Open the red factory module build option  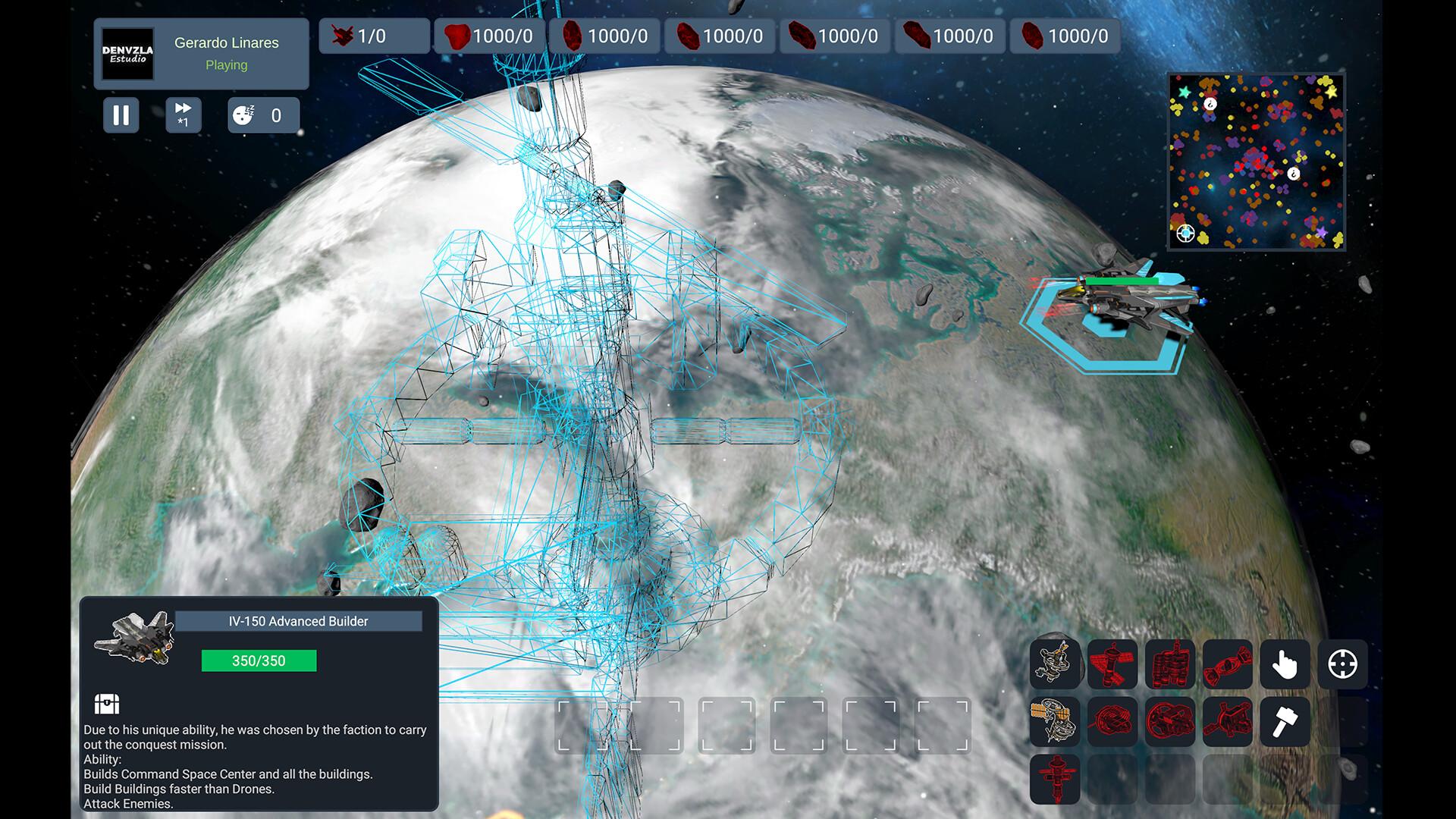(x=1170, y=665)
